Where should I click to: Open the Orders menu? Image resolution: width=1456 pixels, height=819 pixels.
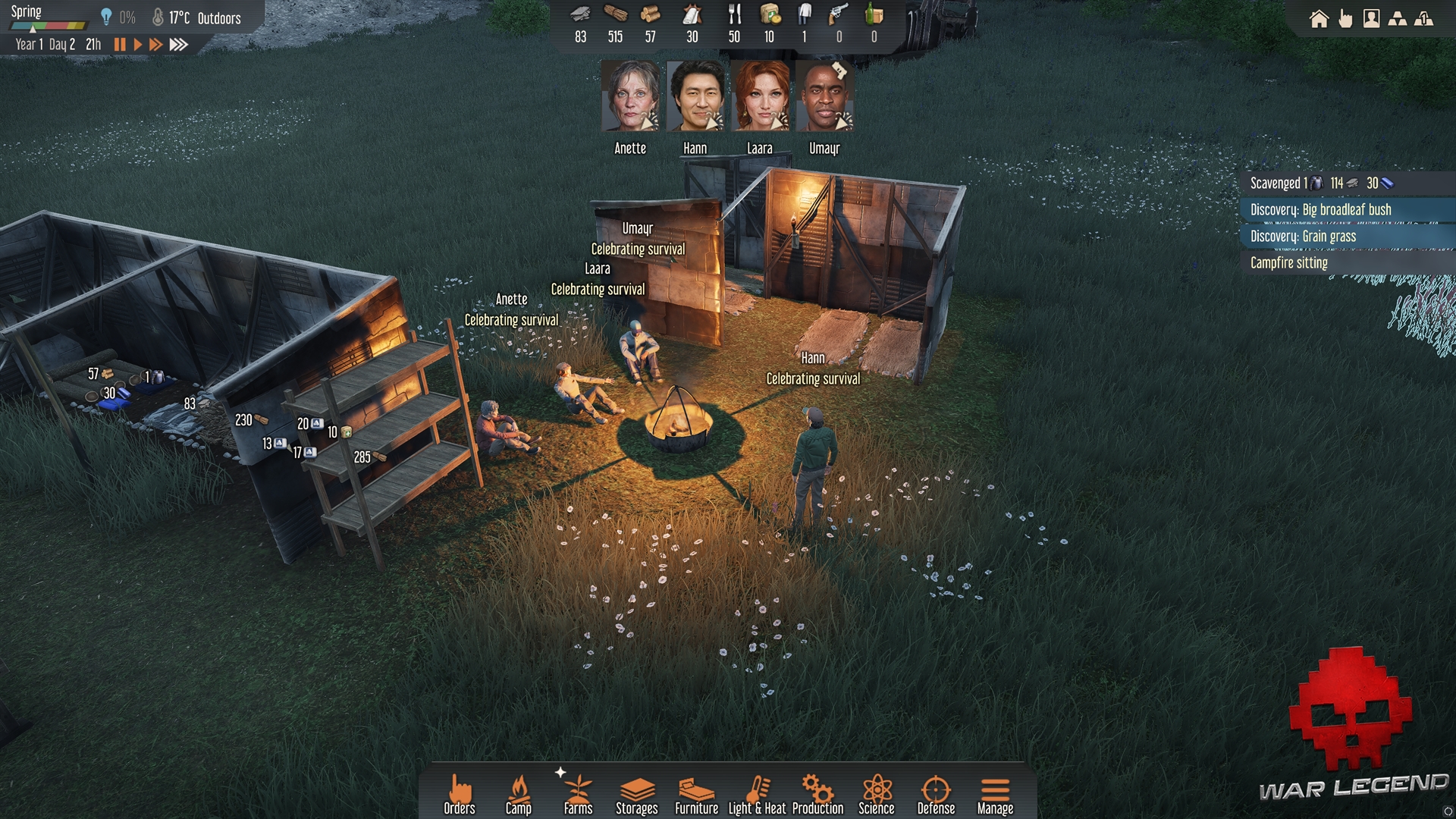click(459, 794)
